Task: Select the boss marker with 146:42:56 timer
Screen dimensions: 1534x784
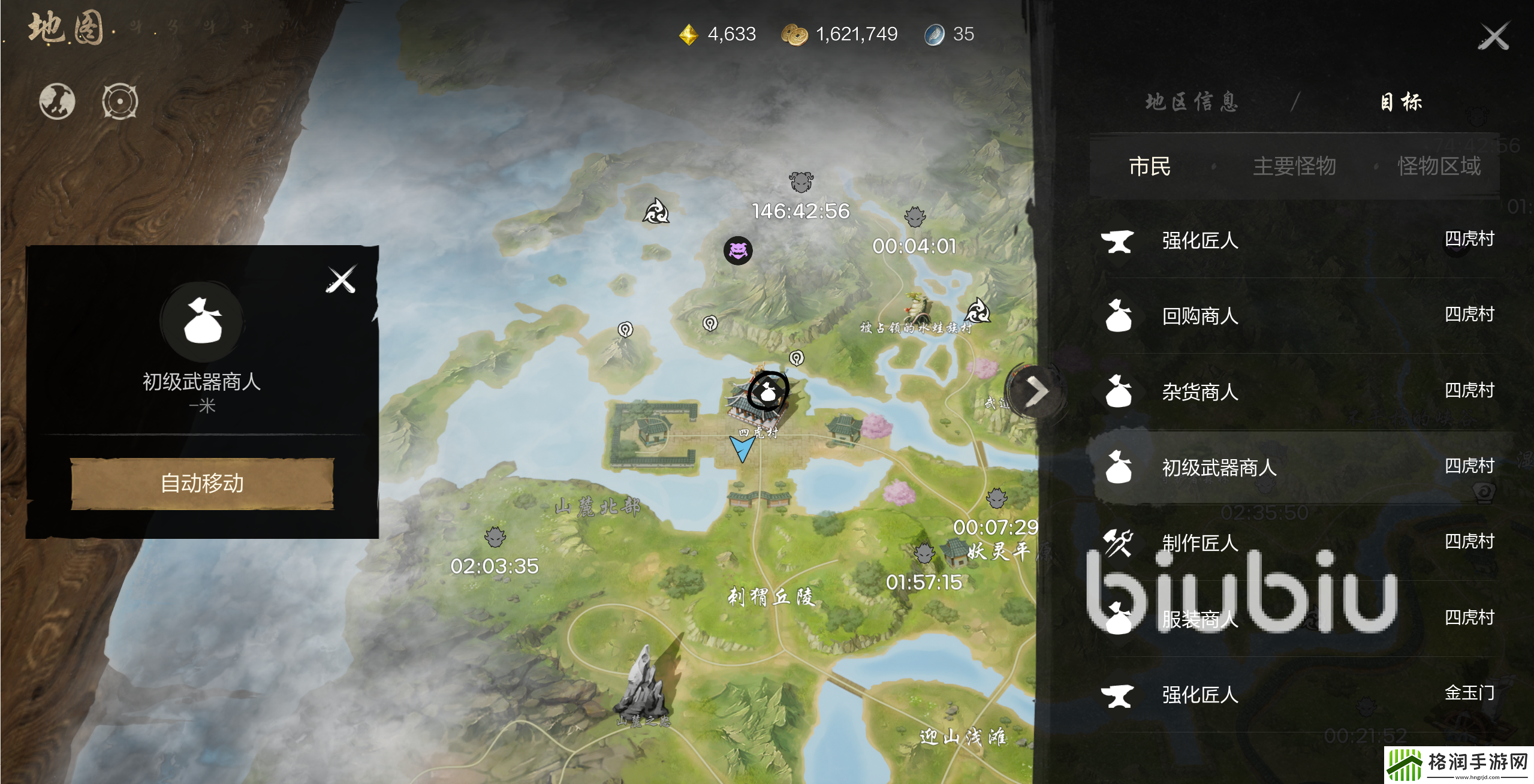Action: coord(801,182)
